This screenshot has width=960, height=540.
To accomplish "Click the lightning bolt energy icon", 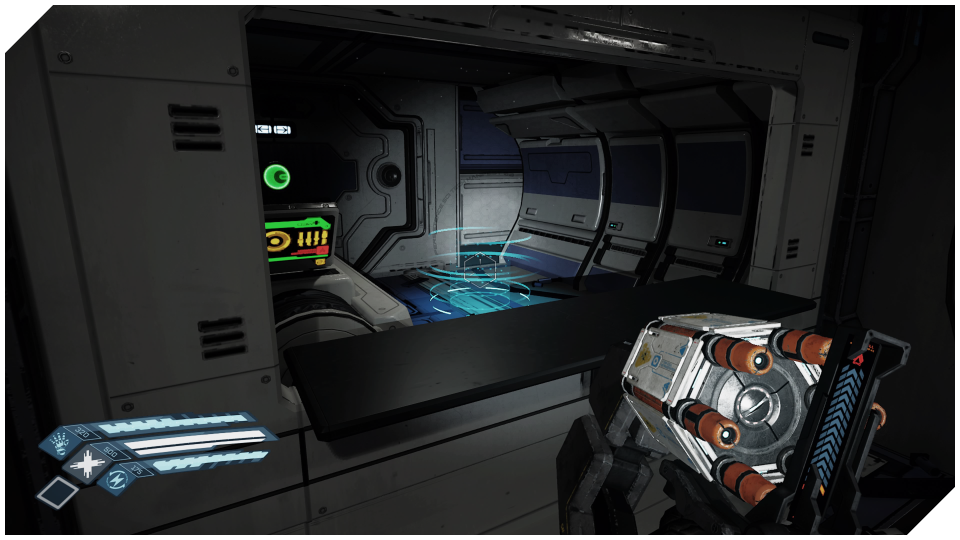I will tap(116, 483).
